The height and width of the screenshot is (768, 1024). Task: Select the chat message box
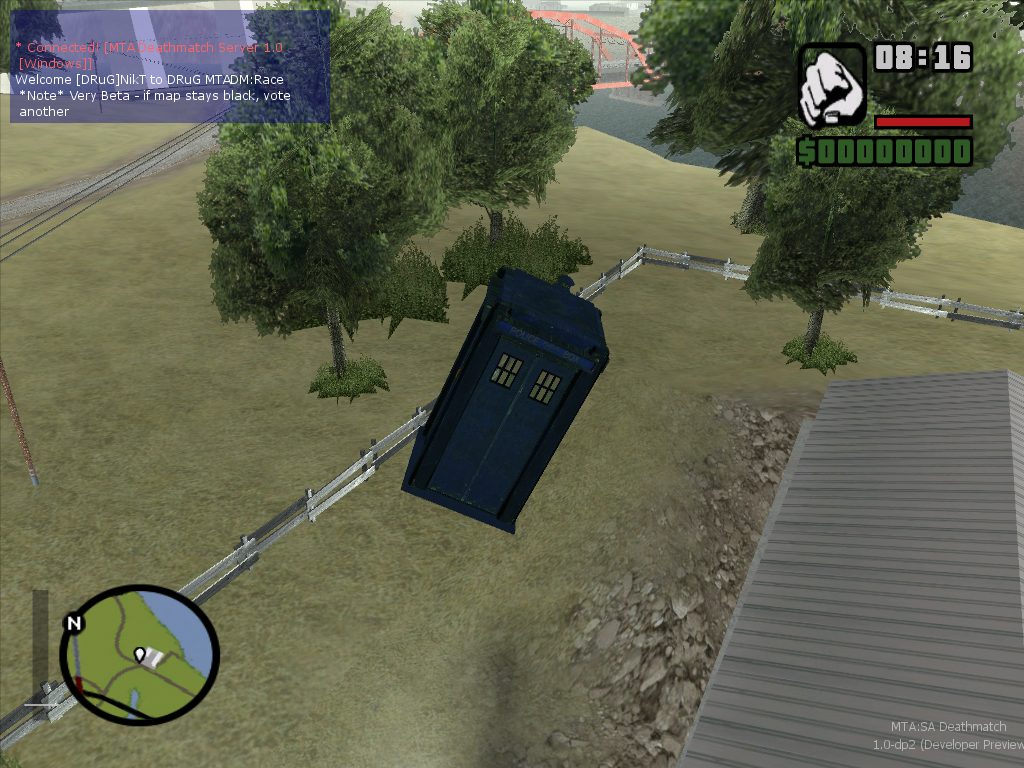click(170, 67)
